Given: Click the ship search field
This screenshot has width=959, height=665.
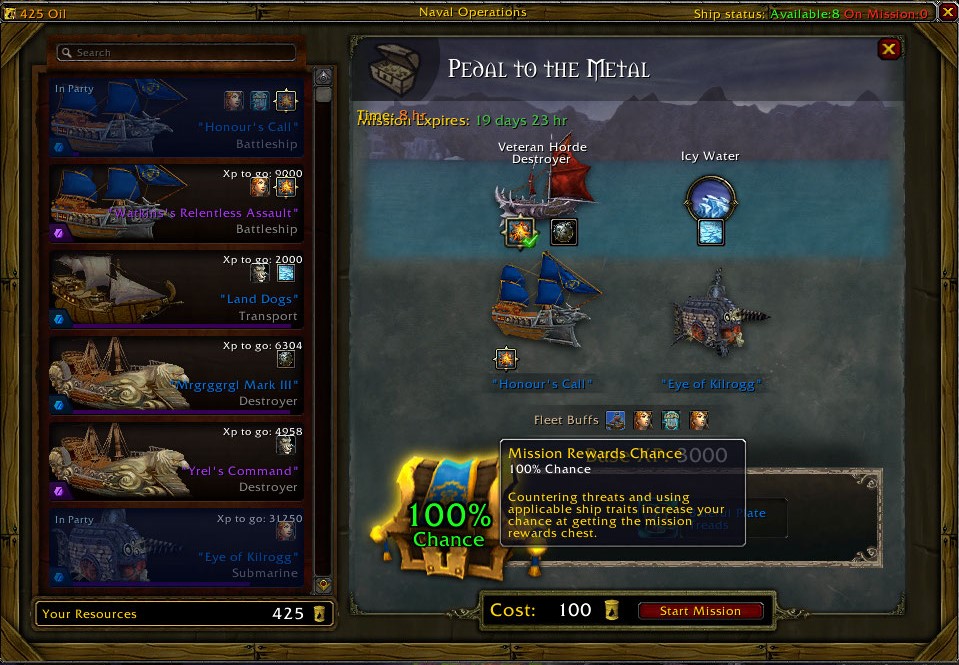Looking at the screenshot, I should 177,53.
